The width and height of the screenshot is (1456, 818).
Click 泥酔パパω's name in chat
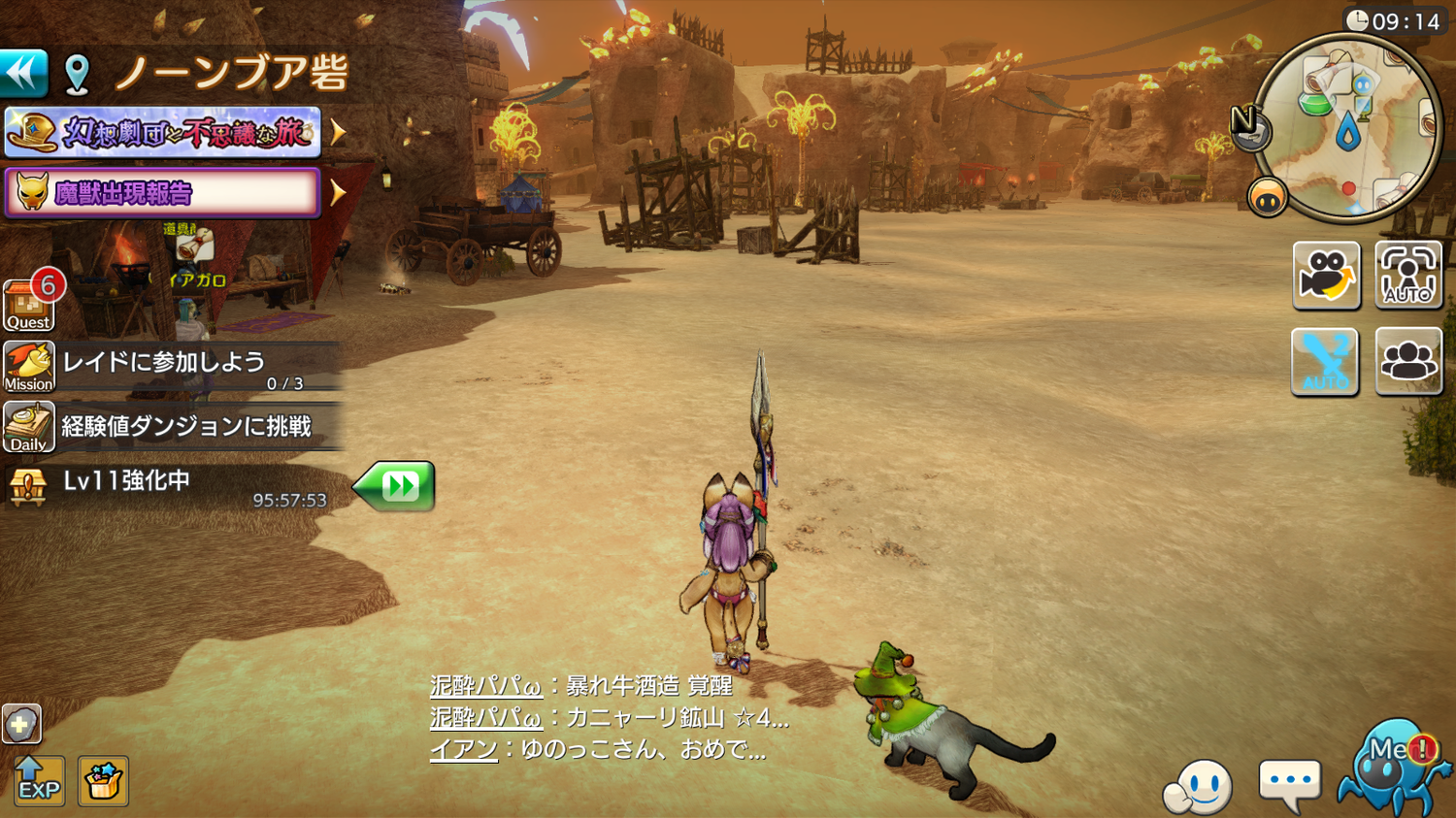[485, 686]
